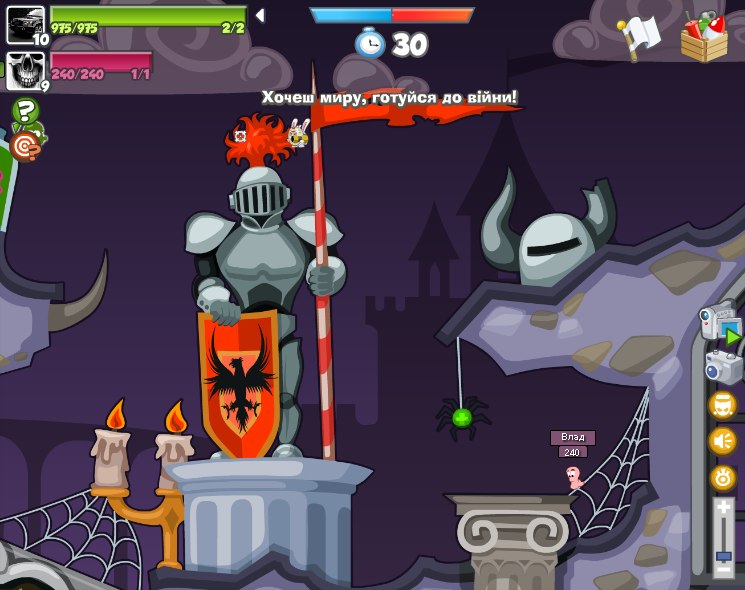Open the weapons crate
This screenshot has height=590, width=745.
704,38
